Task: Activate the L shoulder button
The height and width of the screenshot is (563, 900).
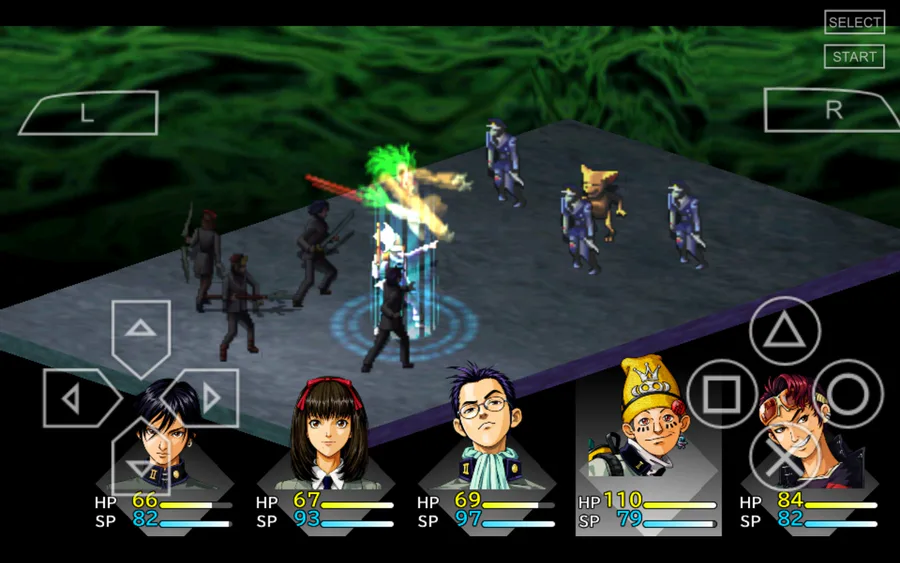Action: (88, 113)
